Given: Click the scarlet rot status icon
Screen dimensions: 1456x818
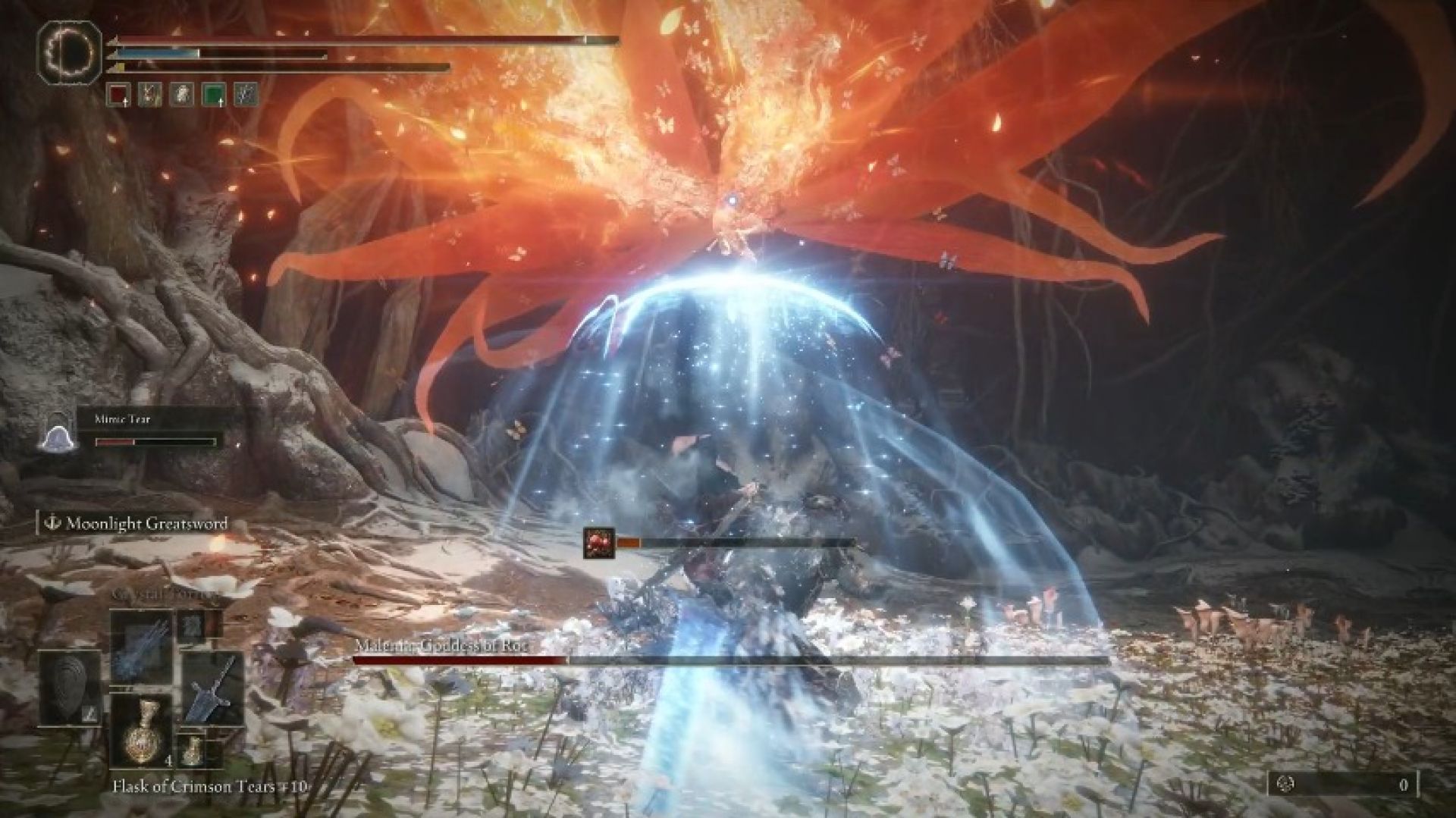Looking at the screenshot, I should click(x=598, y=543).
